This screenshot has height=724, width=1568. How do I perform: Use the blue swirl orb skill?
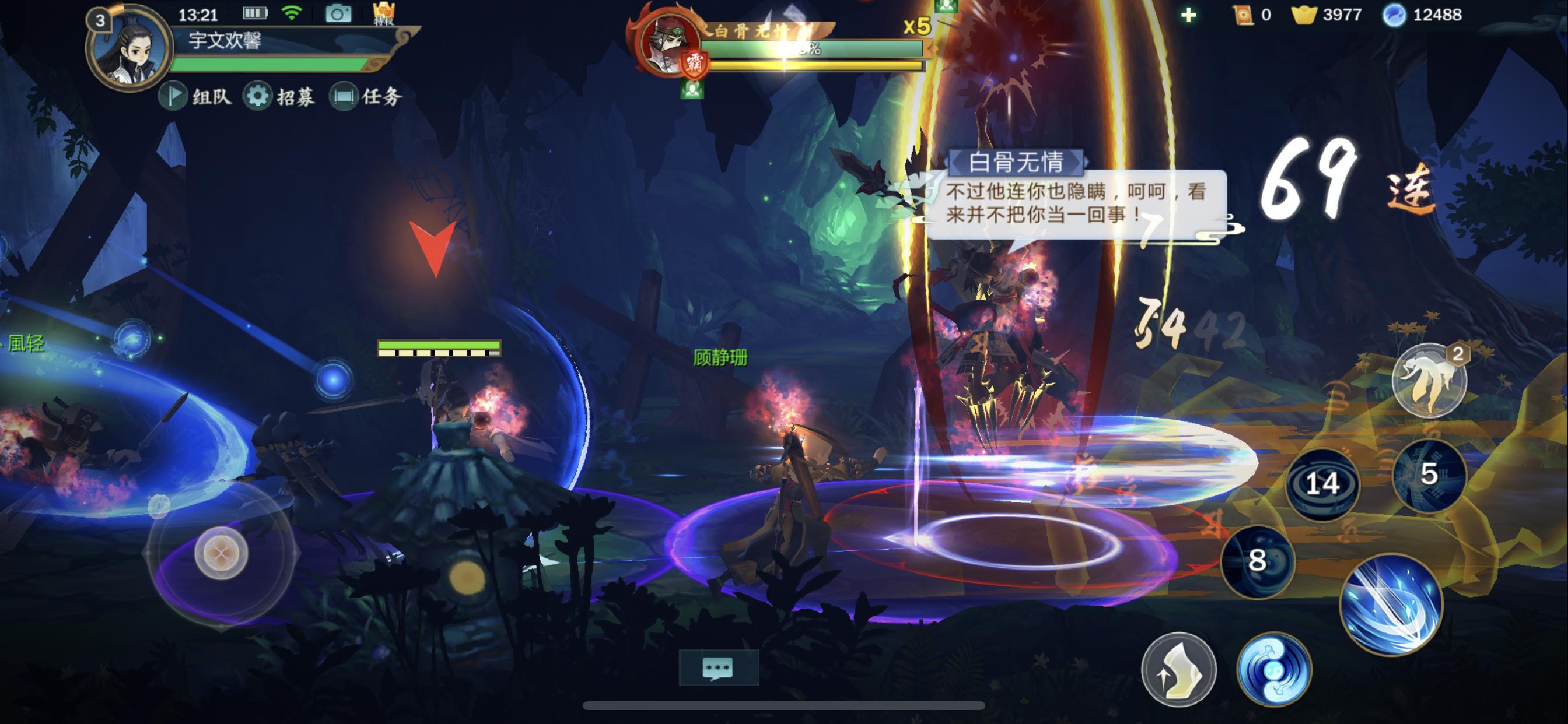[1273, 669]
